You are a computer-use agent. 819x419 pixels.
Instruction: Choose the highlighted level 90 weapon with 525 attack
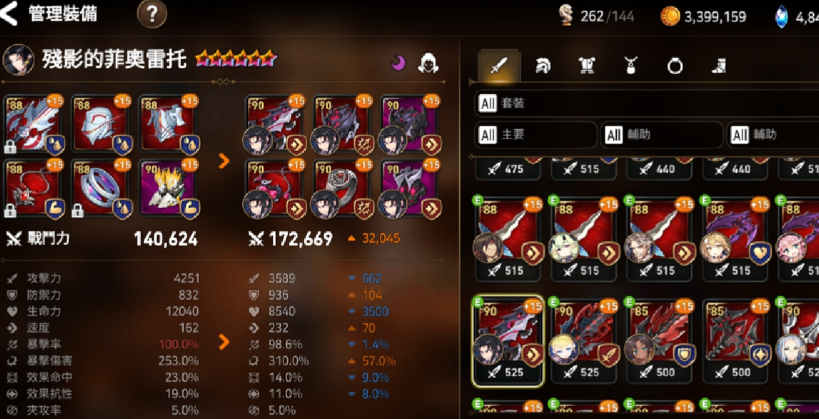pos(507,337)
